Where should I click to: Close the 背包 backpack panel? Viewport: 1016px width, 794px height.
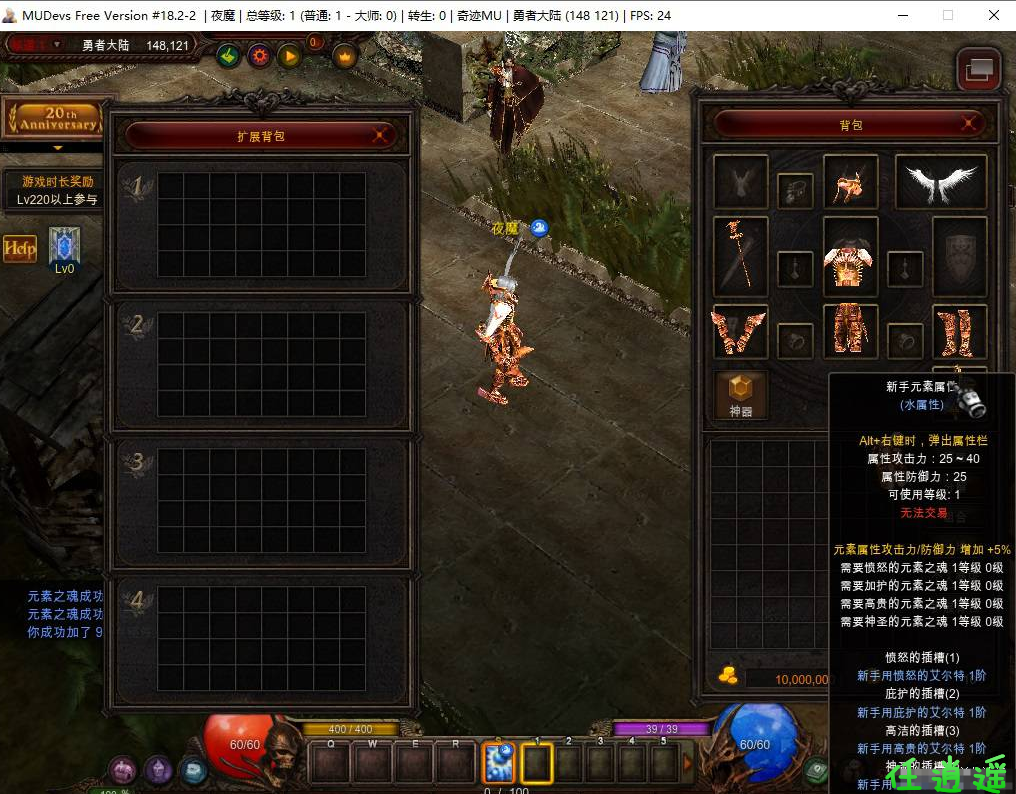point(969,124)
